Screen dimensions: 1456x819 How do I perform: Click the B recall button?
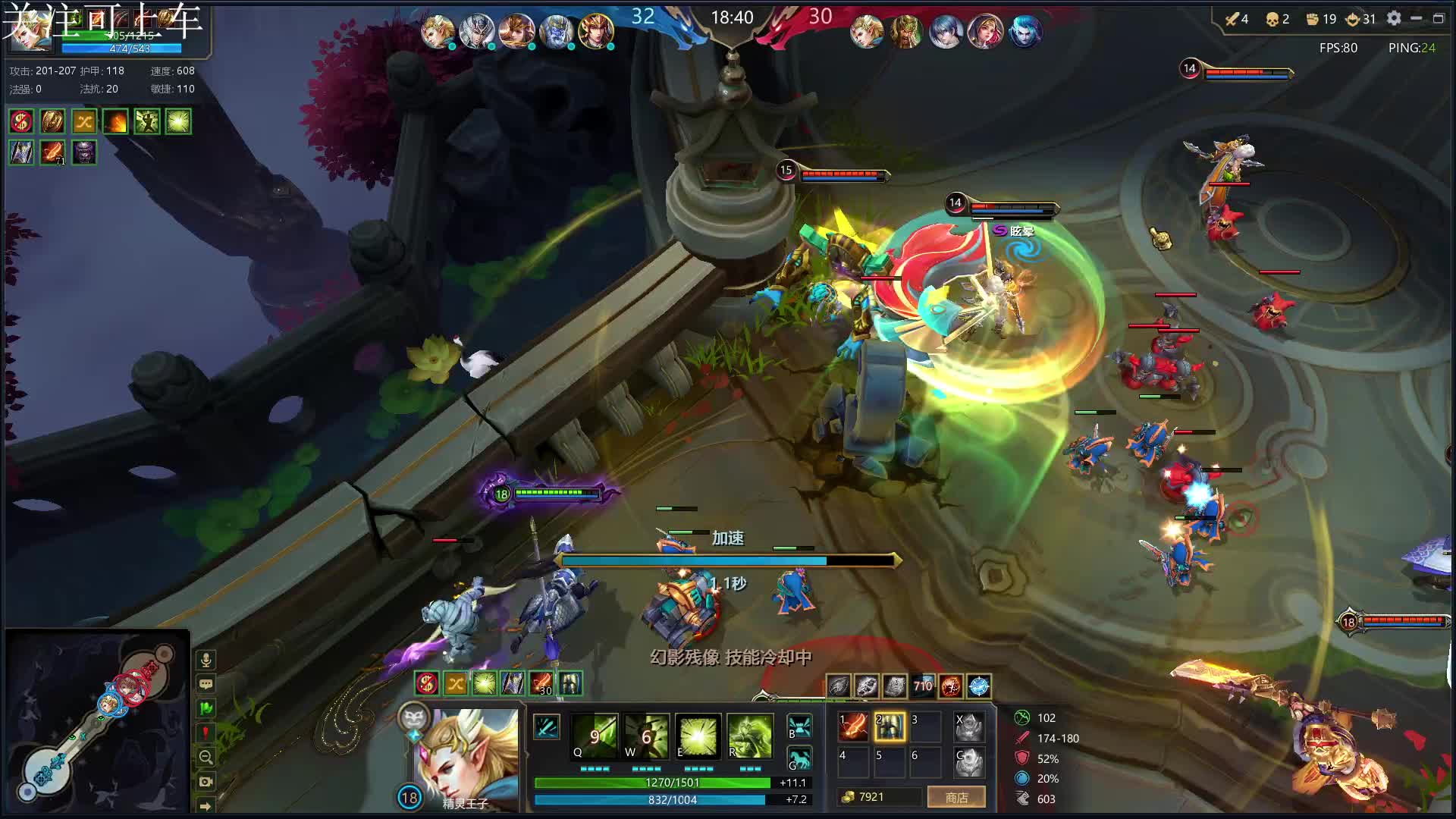tap(799, 726)
